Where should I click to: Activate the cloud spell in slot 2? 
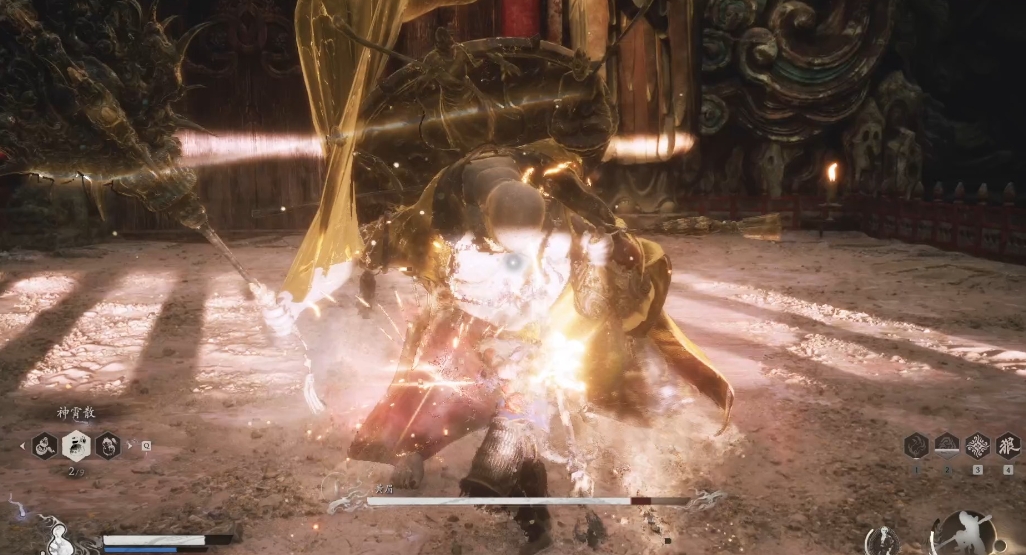click(946, 445)
